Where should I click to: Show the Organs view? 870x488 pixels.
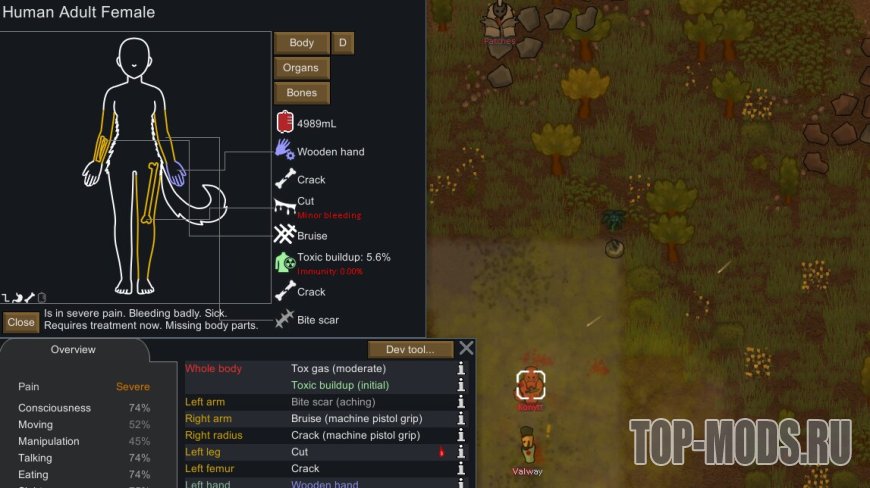[301, 68]
